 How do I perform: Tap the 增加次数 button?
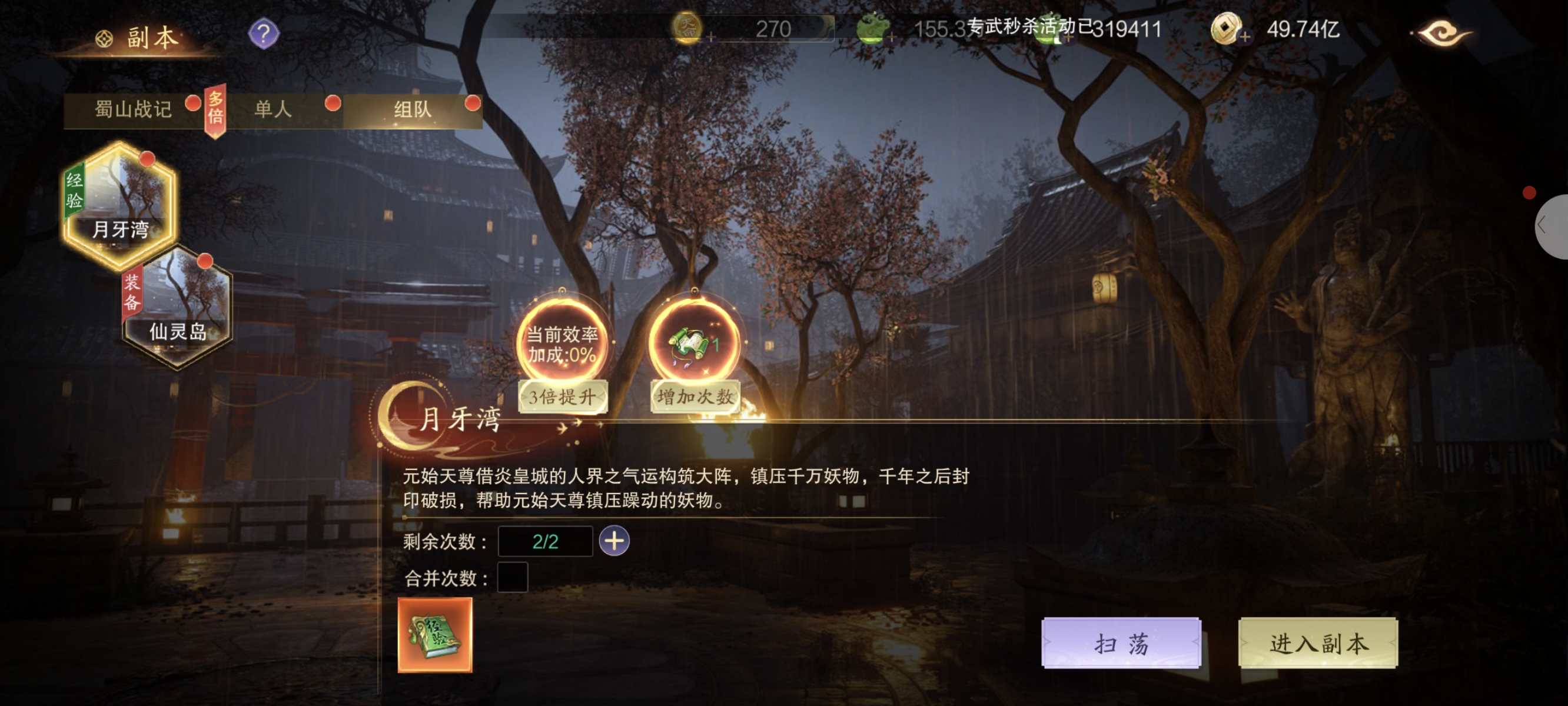pos(695,397)
